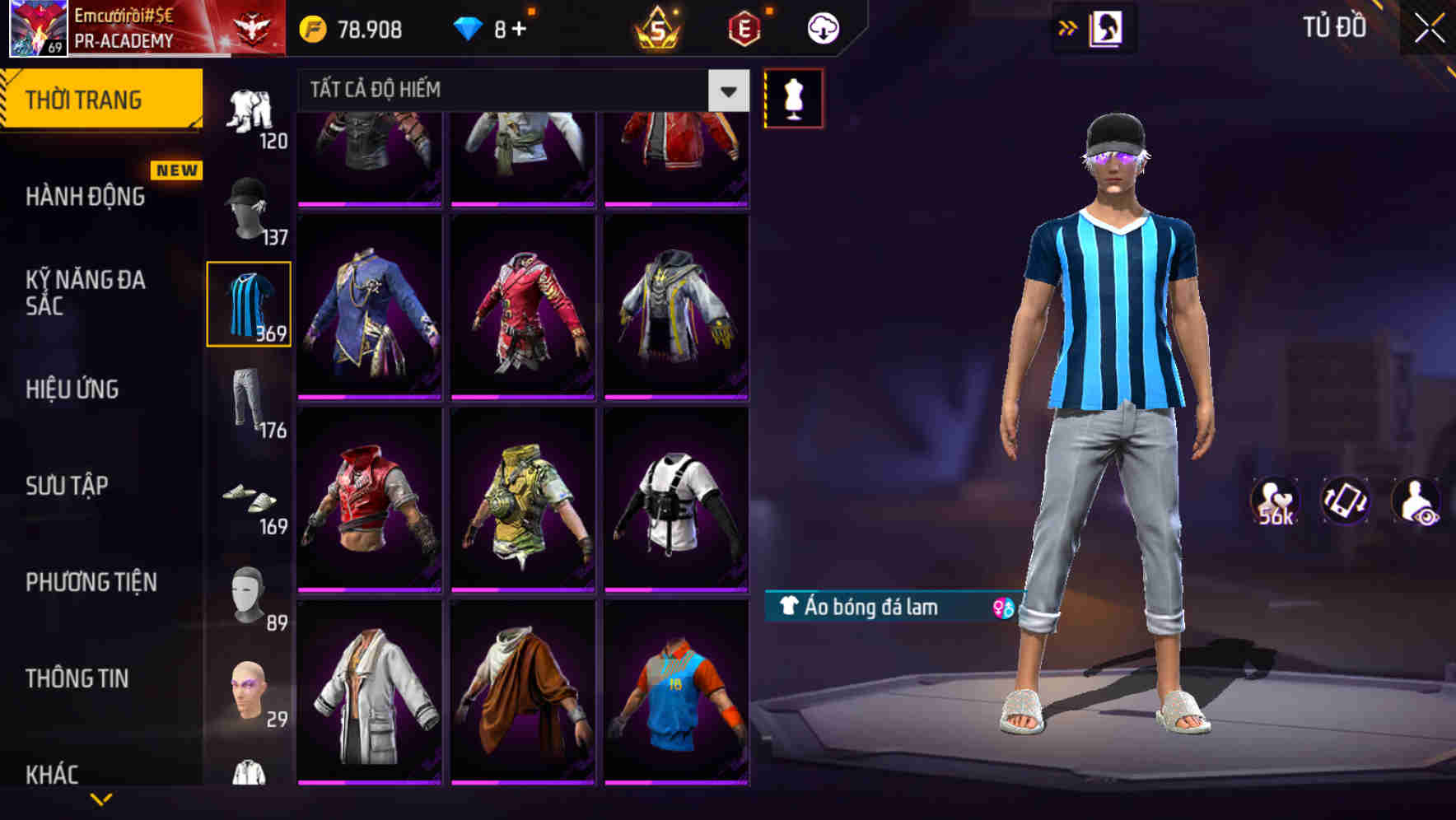Switch to the HÀNH ĐỘNG tab
The height and width of the screenshot is (820, 1456).
85,198
